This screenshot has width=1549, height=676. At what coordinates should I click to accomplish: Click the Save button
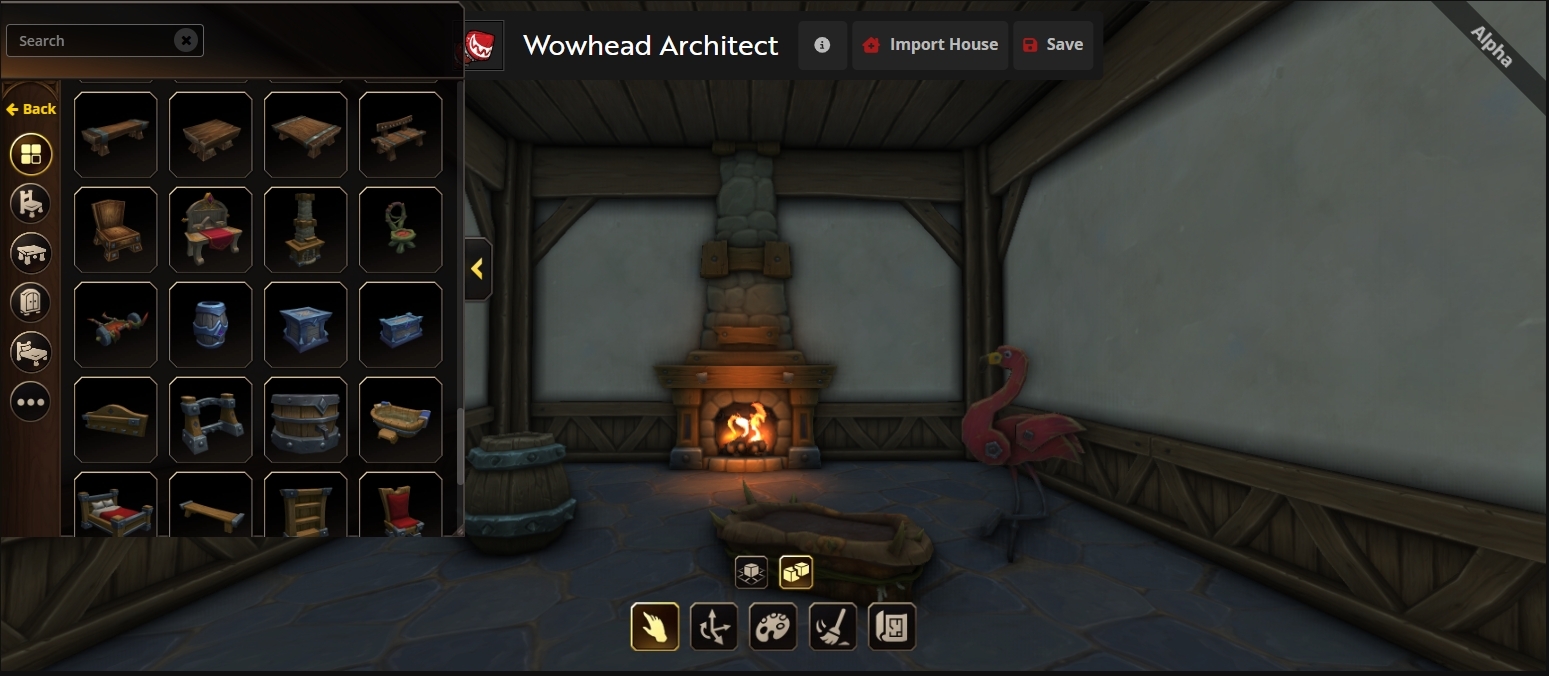[1053, 45]
